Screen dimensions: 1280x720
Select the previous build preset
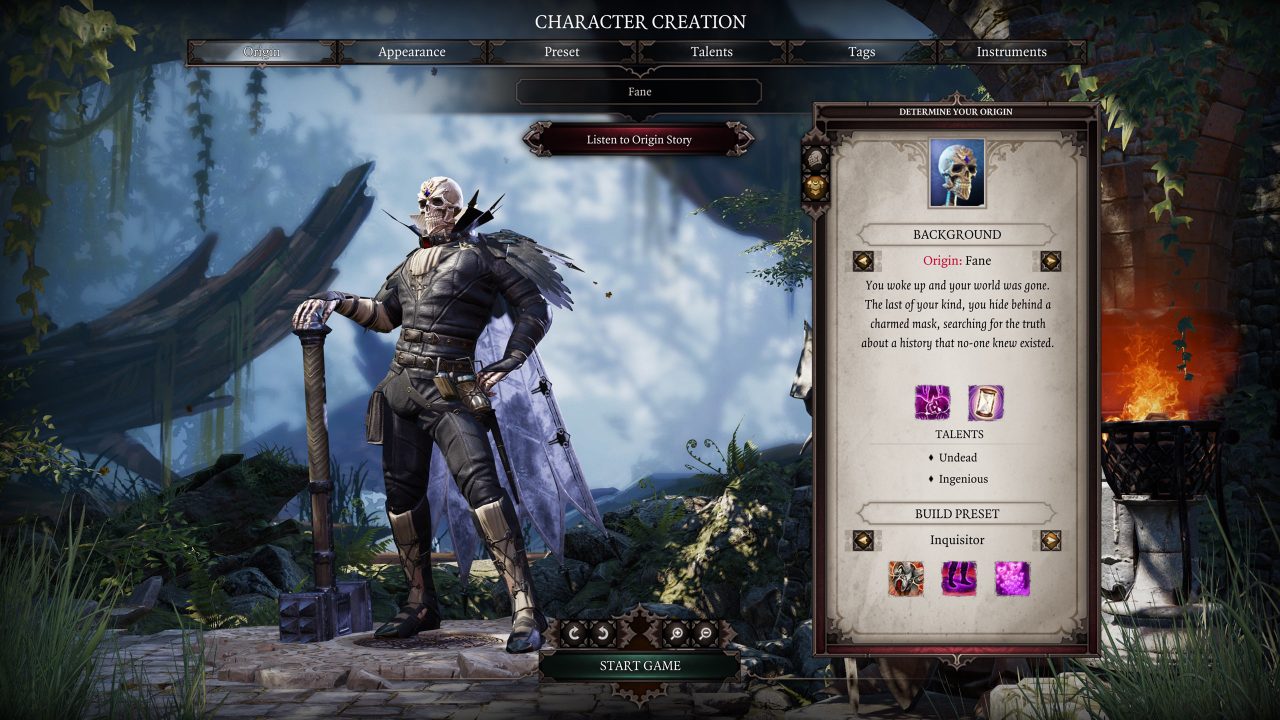pos(863,540)
